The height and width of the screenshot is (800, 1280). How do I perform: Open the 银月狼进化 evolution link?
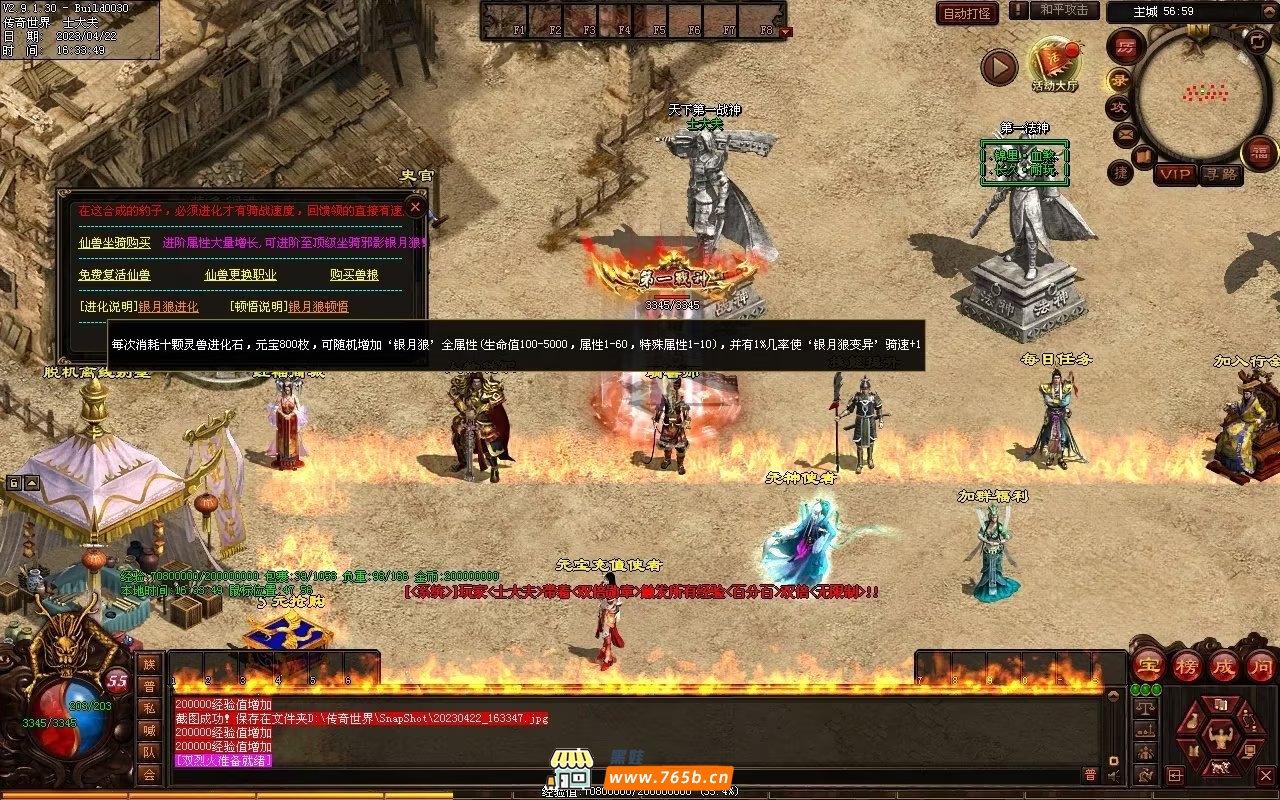tap(168, 307)
